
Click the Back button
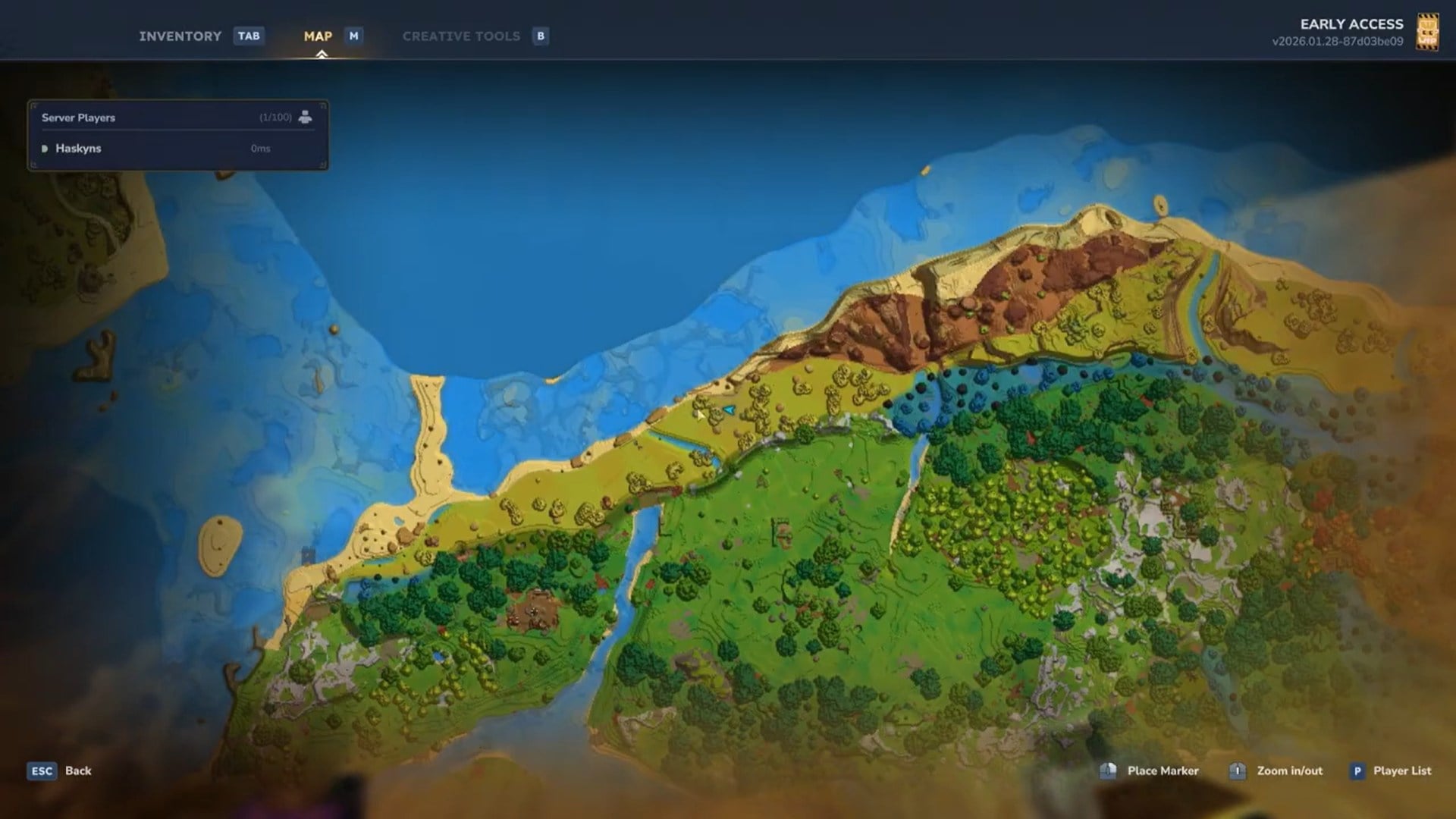[x=77, y=771]
